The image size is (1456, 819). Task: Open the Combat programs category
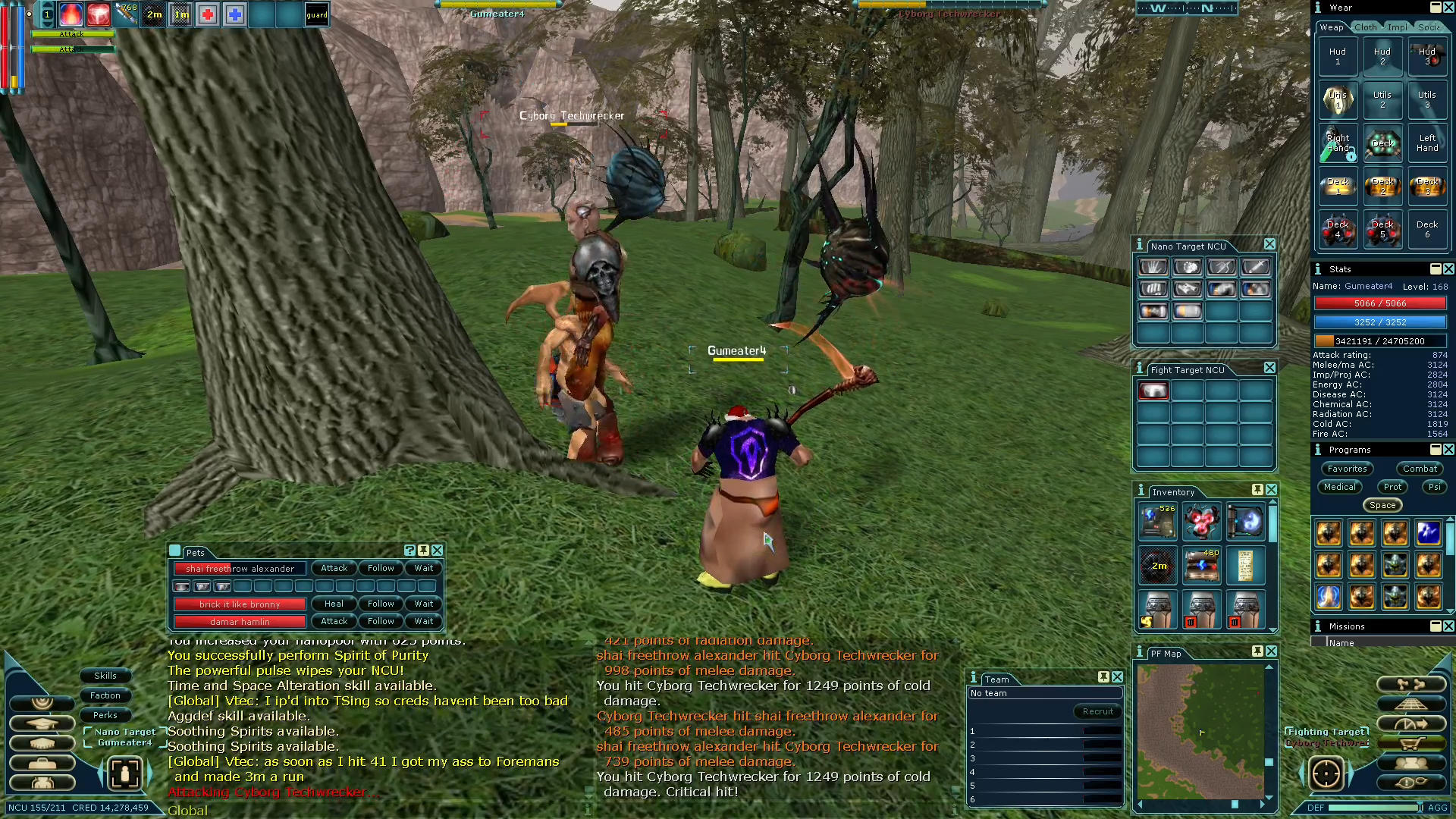tap(1420, 469)
